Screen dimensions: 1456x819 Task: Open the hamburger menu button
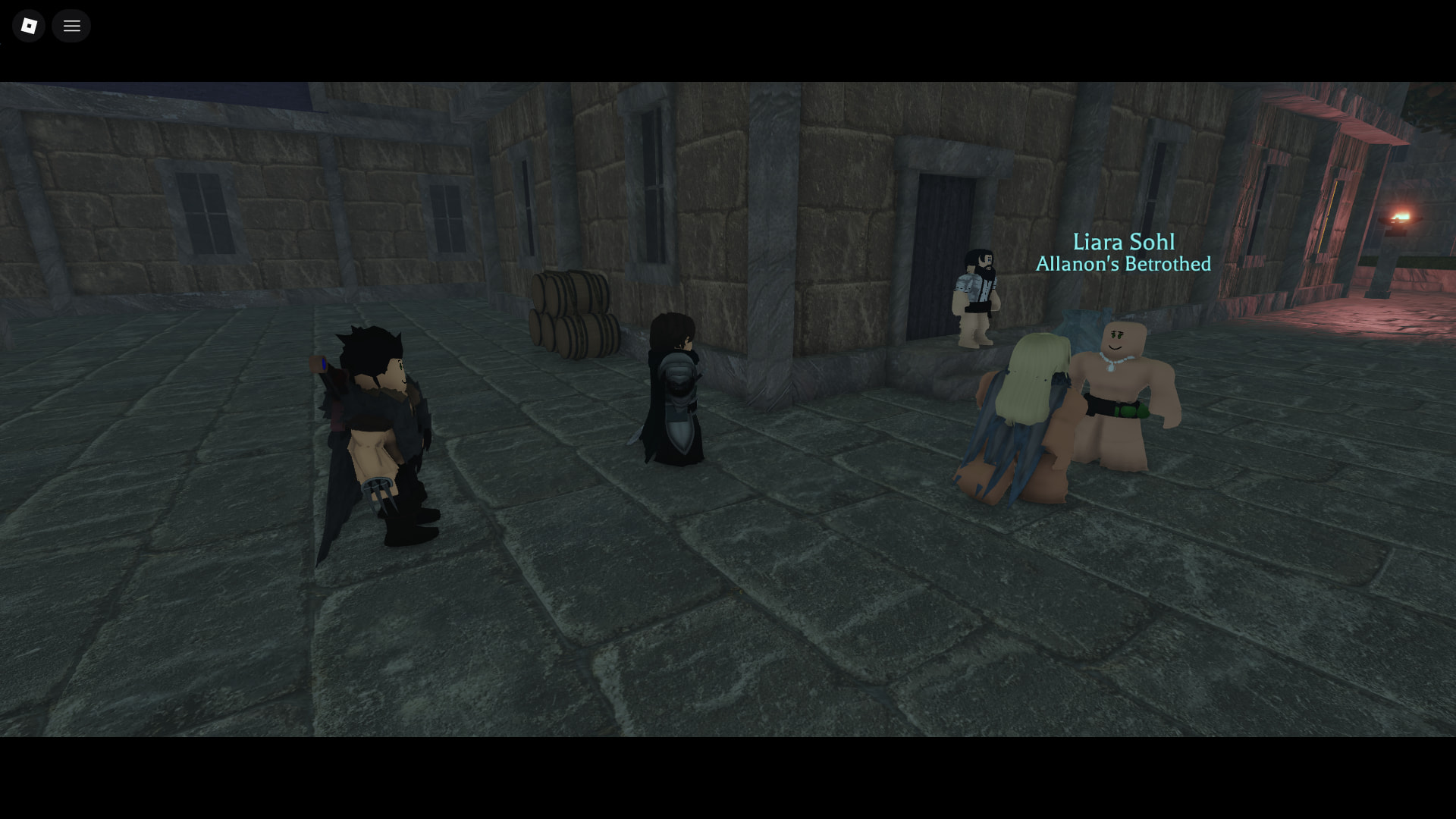click(71, 26)
